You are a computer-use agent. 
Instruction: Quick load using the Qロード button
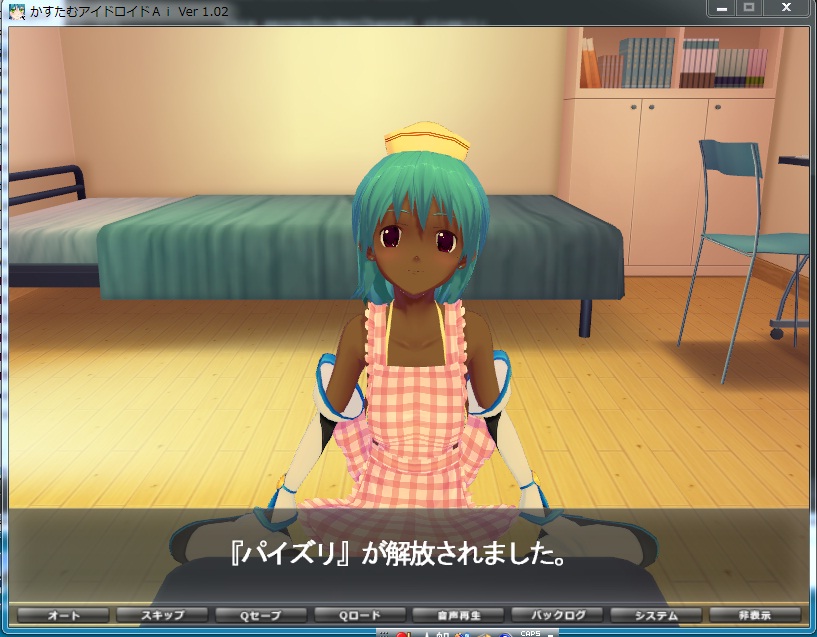tap(361, 615)
